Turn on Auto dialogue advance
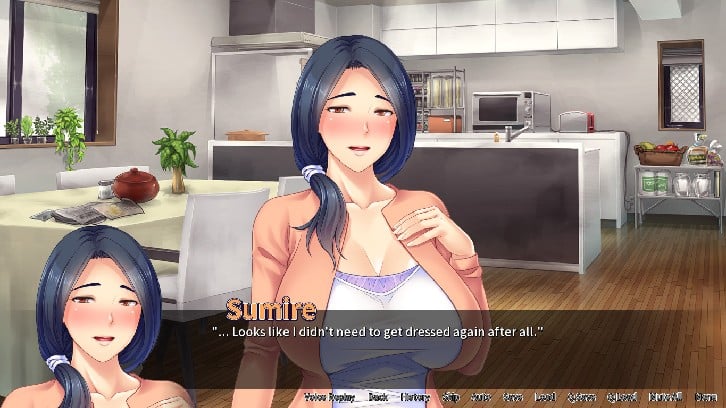Viewport: 726px width, 408px height. coord(479,398)
